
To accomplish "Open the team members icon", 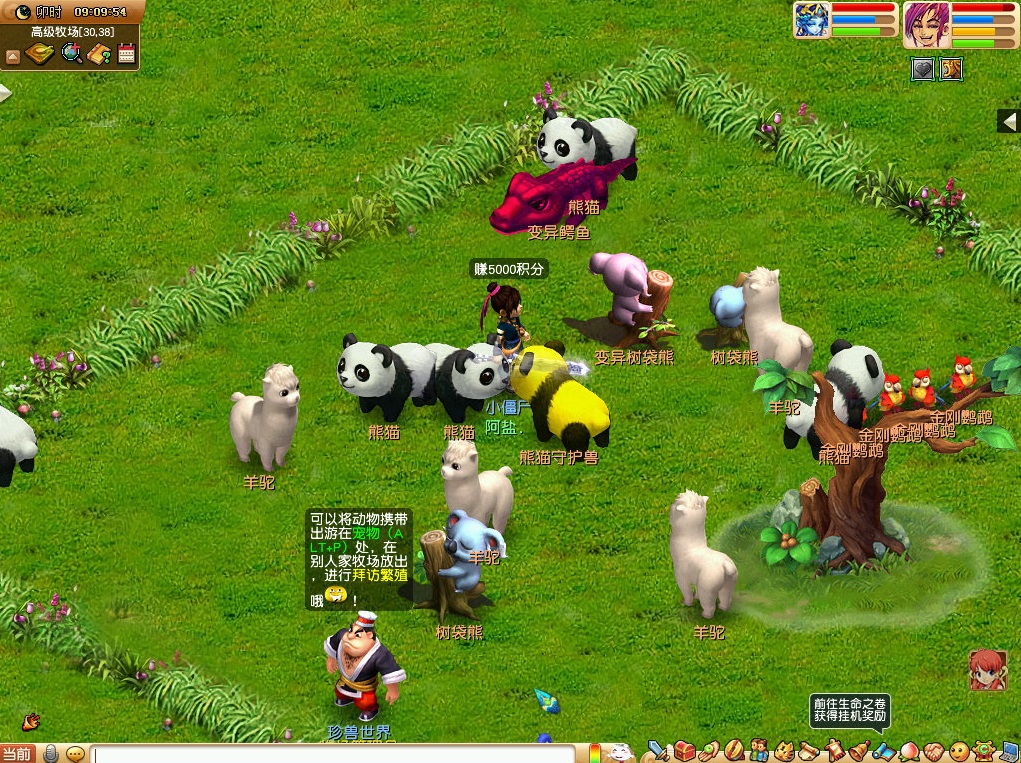I will pos(758,750).
